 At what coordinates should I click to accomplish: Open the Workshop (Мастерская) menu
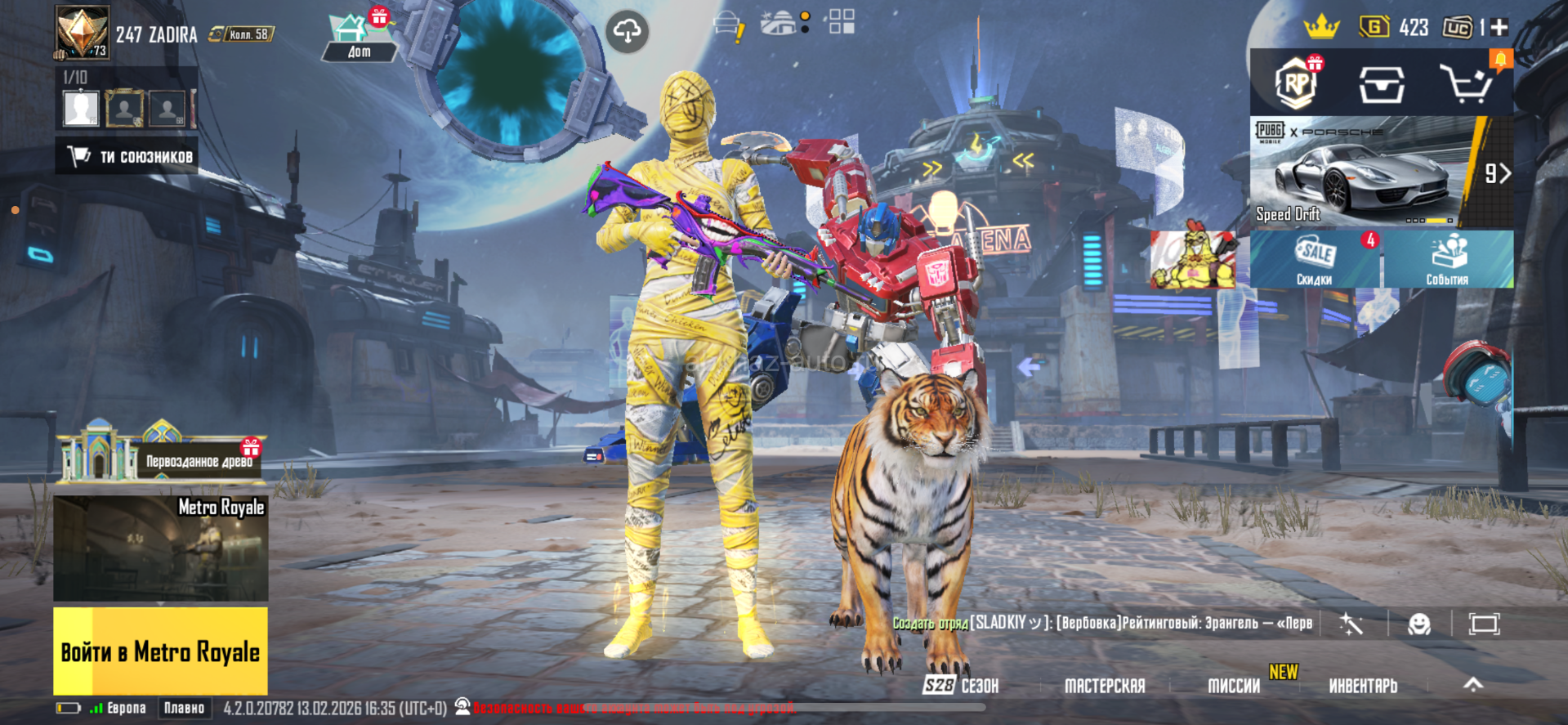coord(1104,686)
